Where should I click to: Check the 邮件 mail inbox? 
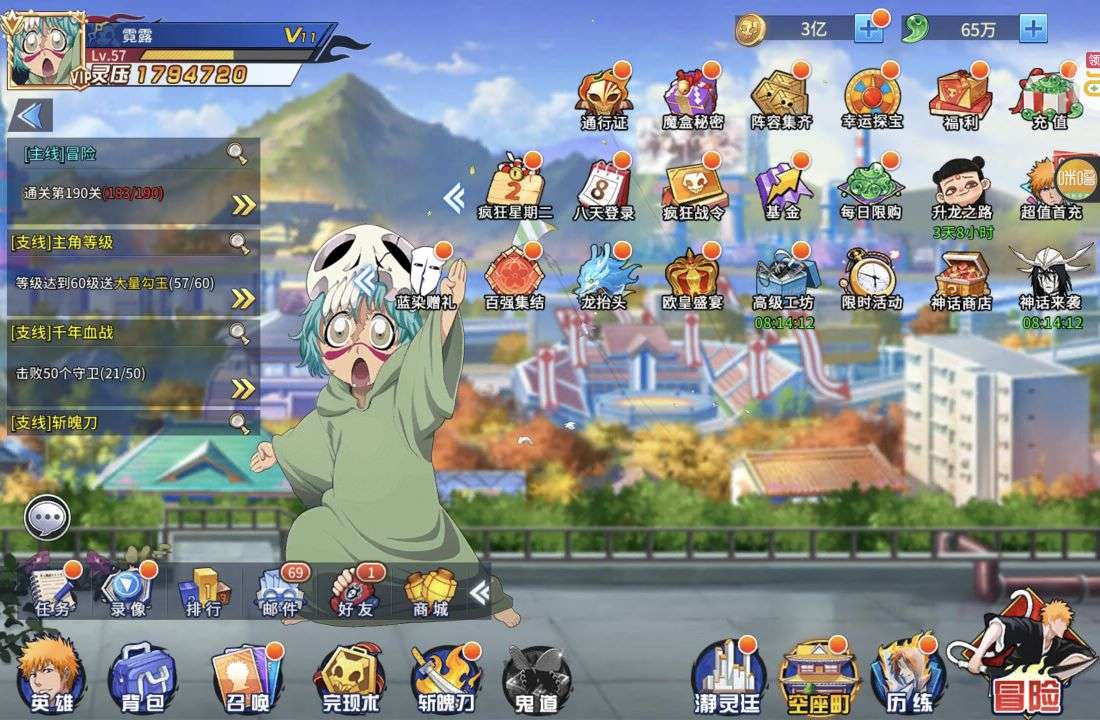point(279,592)
